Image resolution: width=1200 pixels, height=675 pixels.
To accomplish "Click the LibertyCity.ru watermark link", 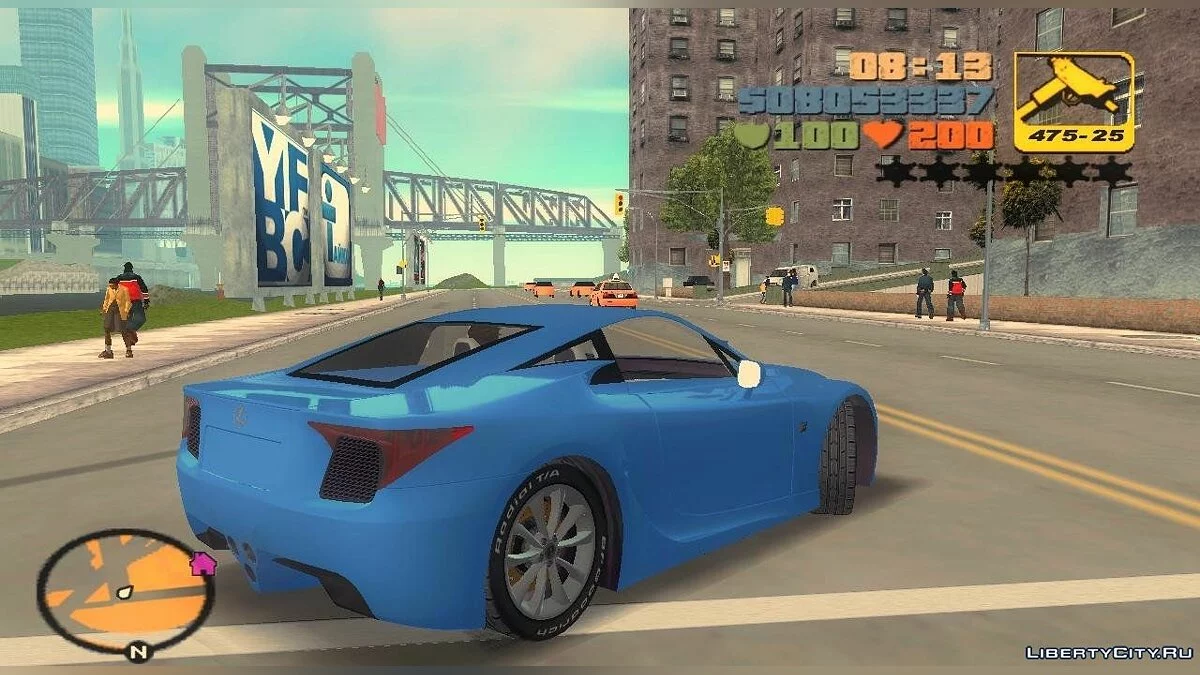I will 1108,653.
